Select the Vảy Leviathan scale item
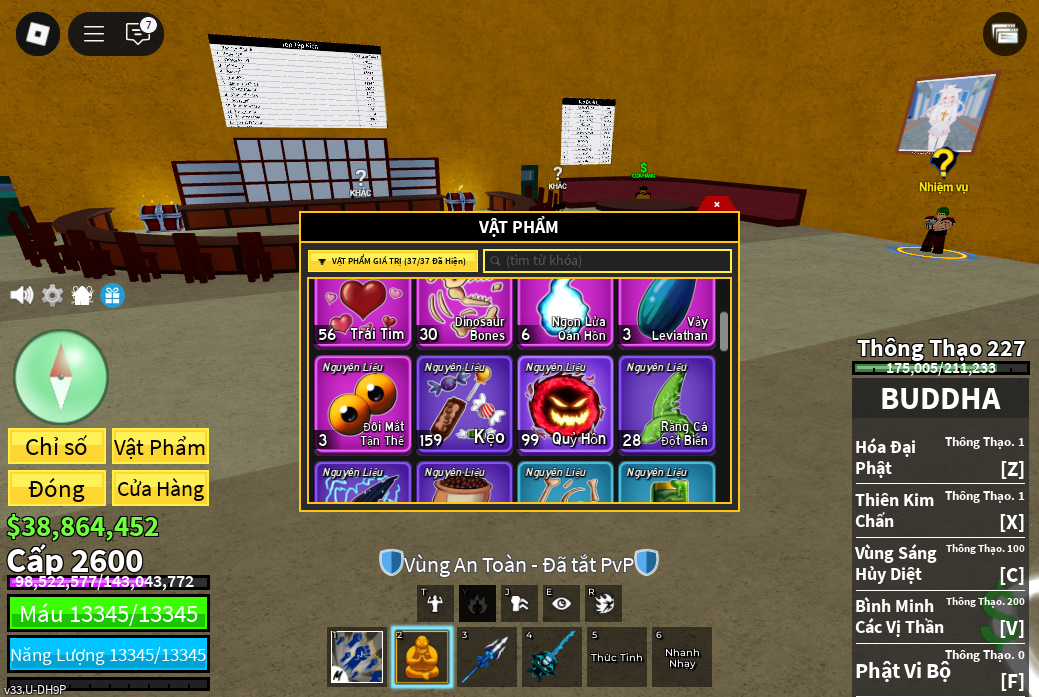Viewport: 1039px width, 697px height. click(x=666, y=313)
